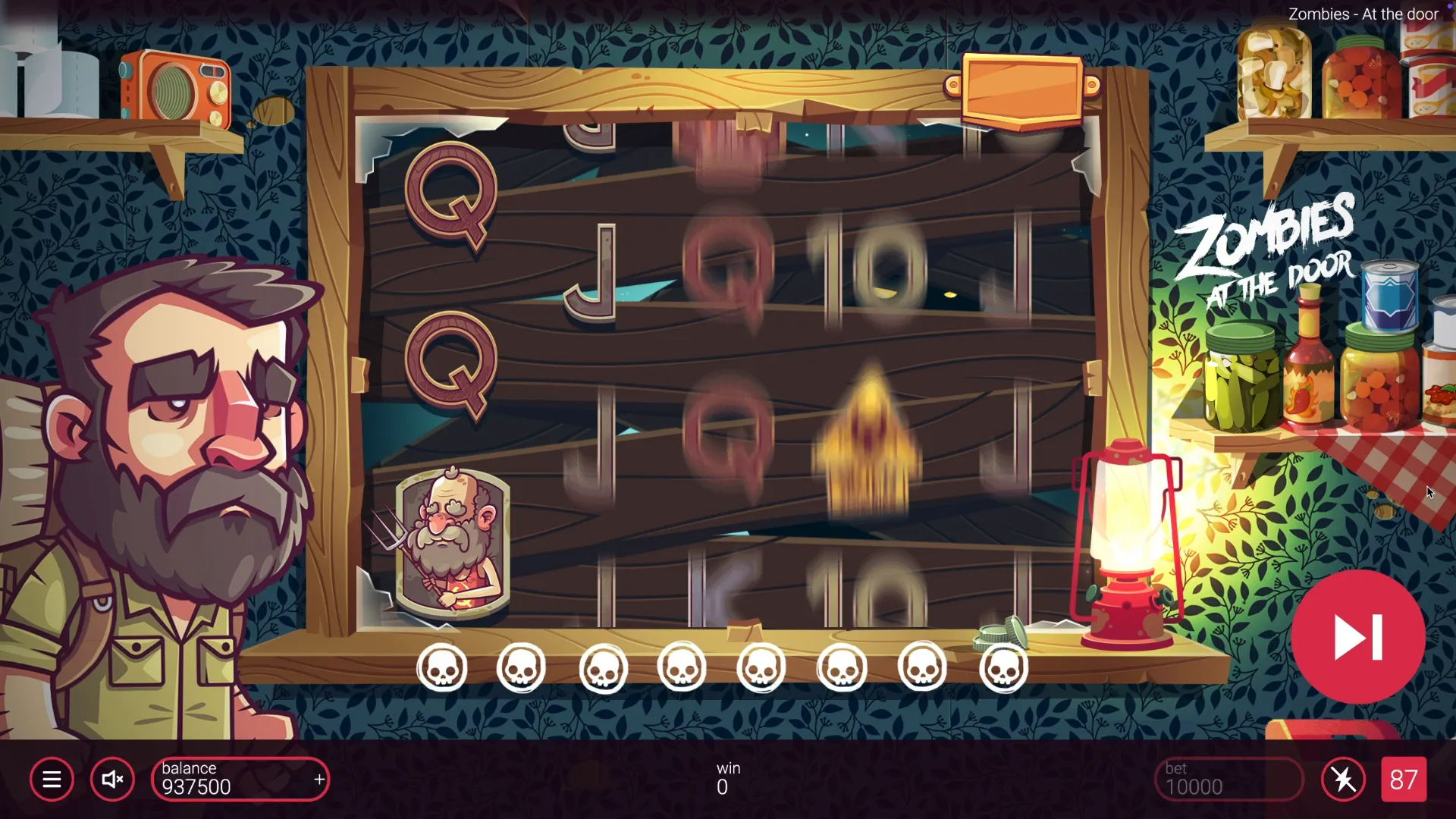Click the red skip spin button

pos(1357,637)
